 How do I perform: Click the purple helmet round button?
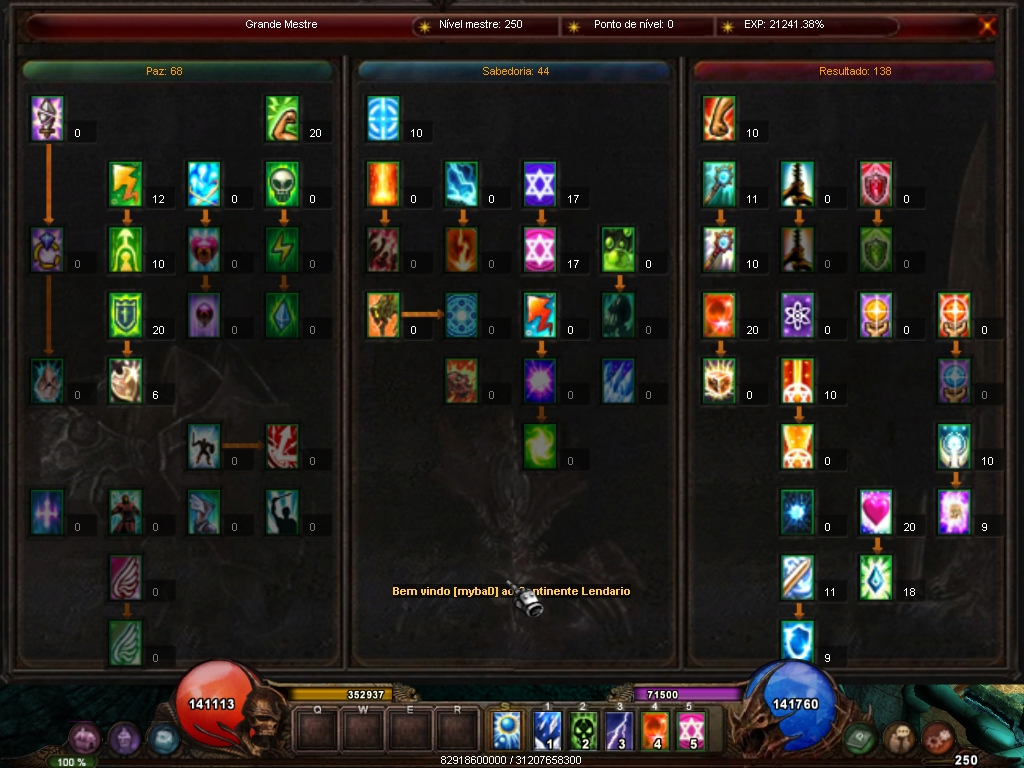[x=124, y=740]
